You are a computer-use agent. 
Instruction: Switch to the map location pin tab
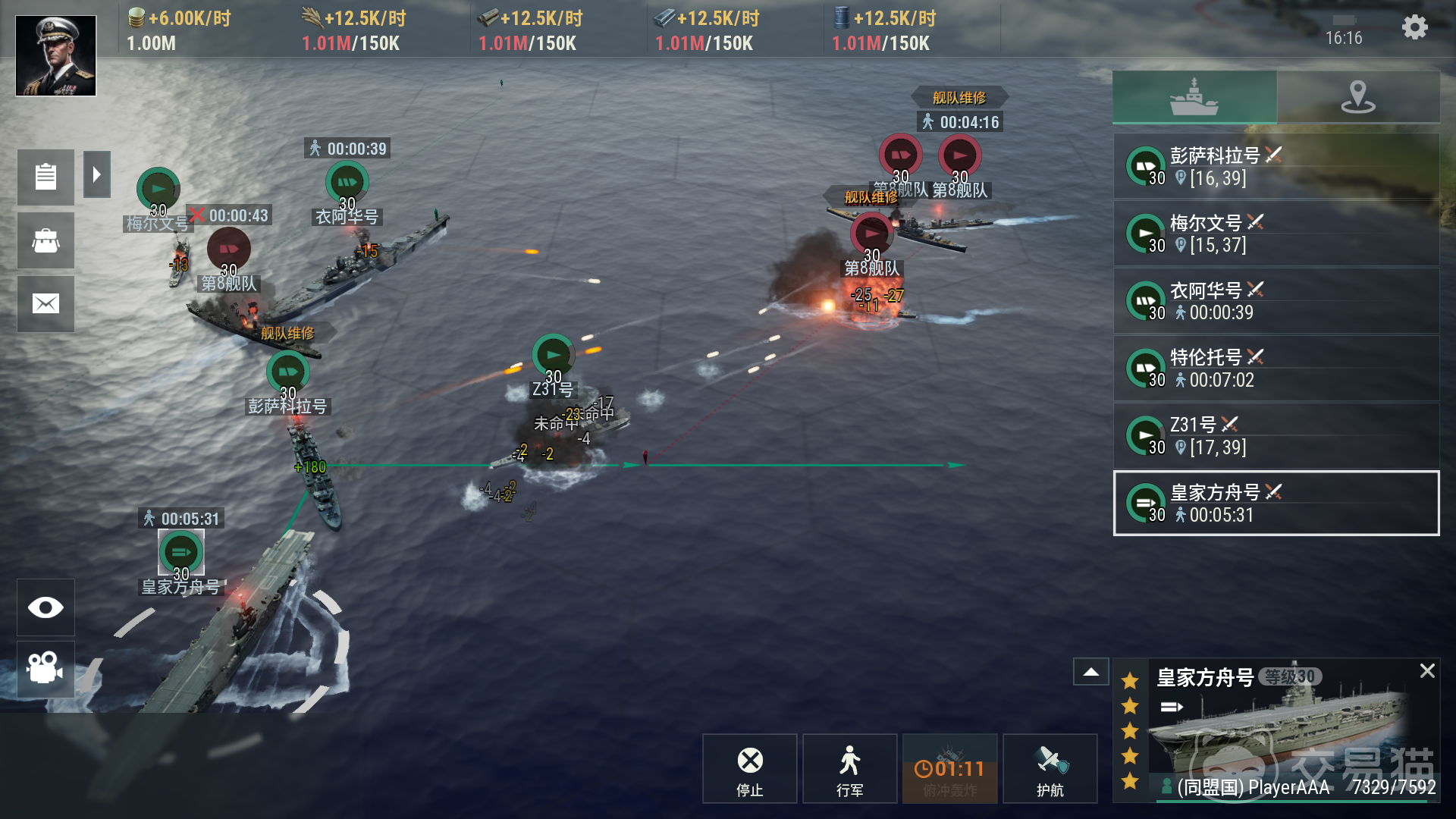pos(1358,97)
